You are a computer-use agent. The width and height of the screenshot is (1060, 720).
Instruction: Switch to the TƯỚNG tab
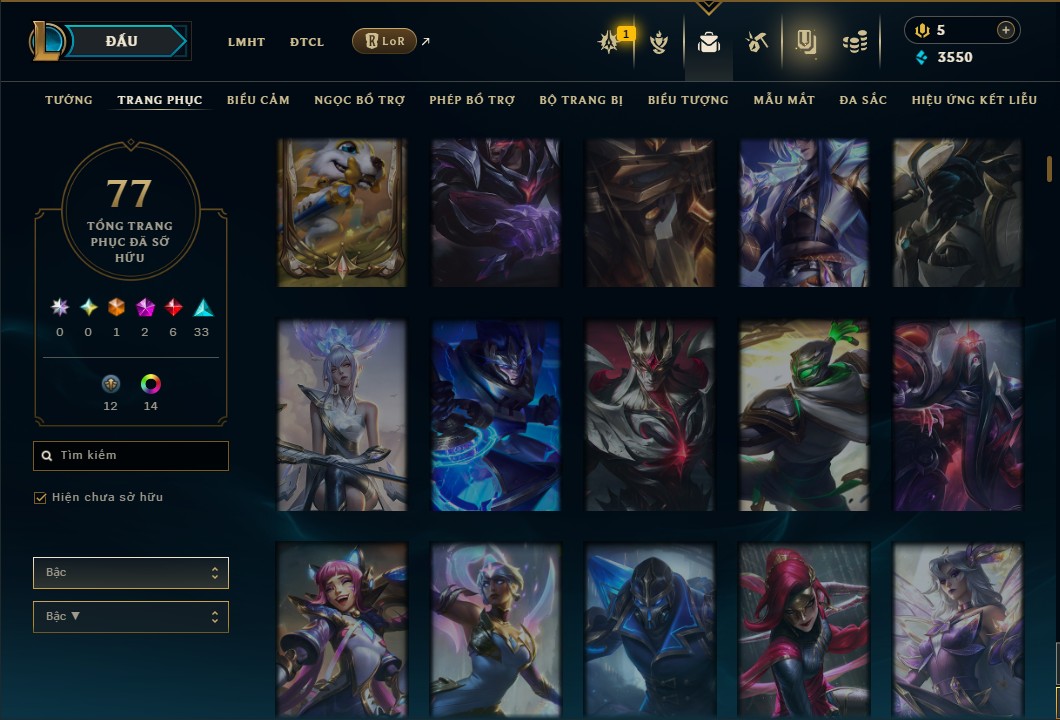tap(69, 100)
